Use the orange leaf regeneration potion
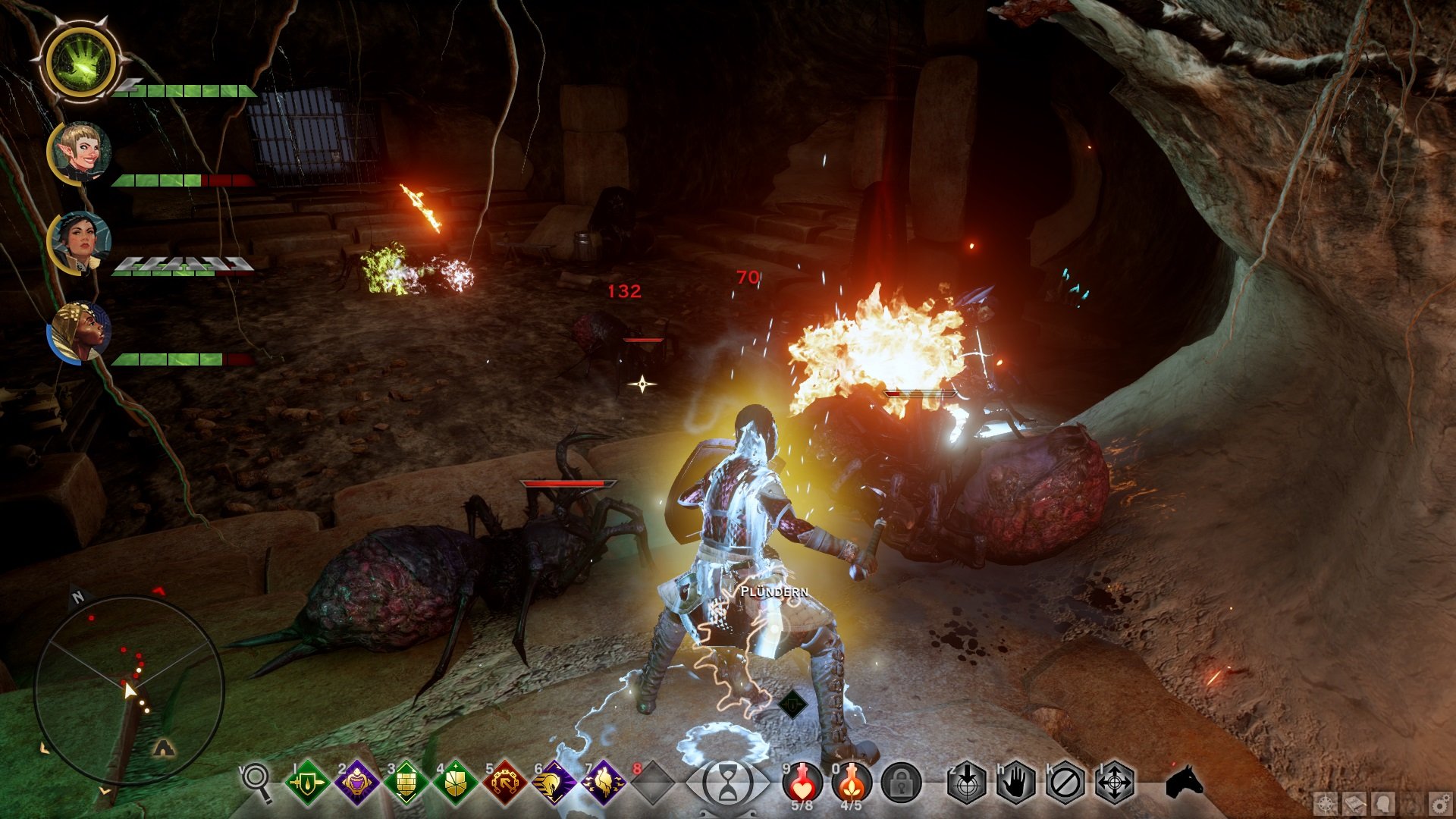Image resolution: width=1456 pixels, height=819 pixels. [852, 781]
